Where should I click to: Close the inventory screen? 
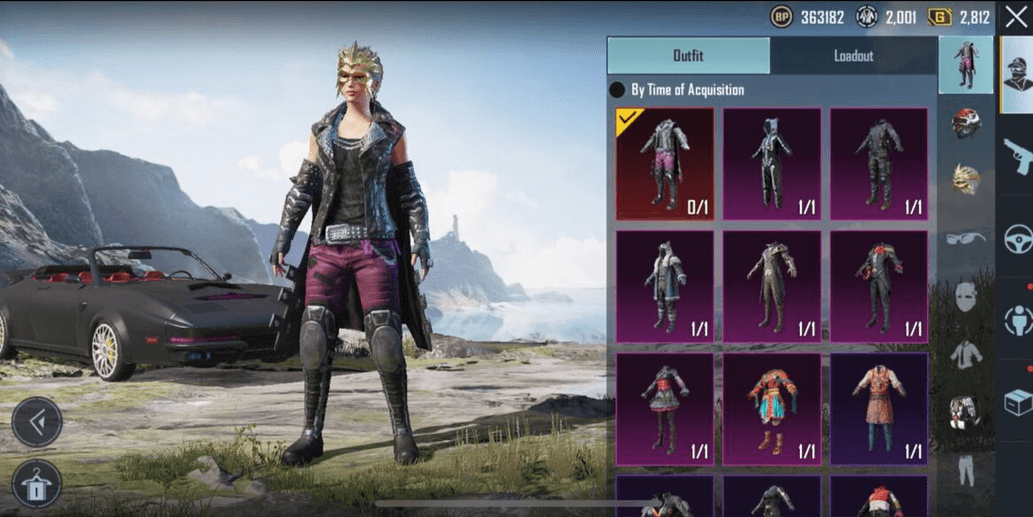pos(1016,17)
